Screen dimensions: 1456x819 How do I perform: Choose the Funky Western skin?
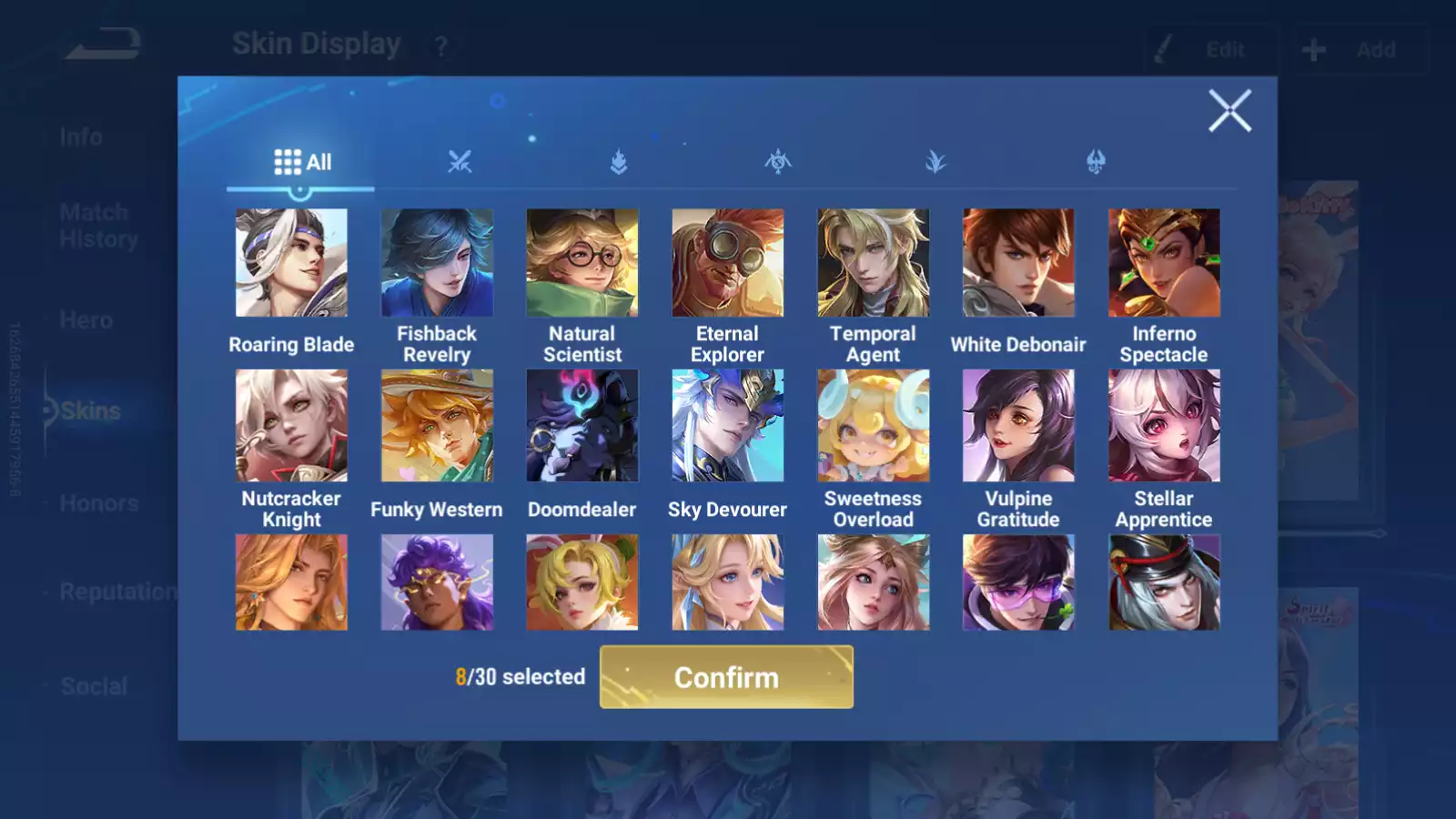tap(437, 426)
